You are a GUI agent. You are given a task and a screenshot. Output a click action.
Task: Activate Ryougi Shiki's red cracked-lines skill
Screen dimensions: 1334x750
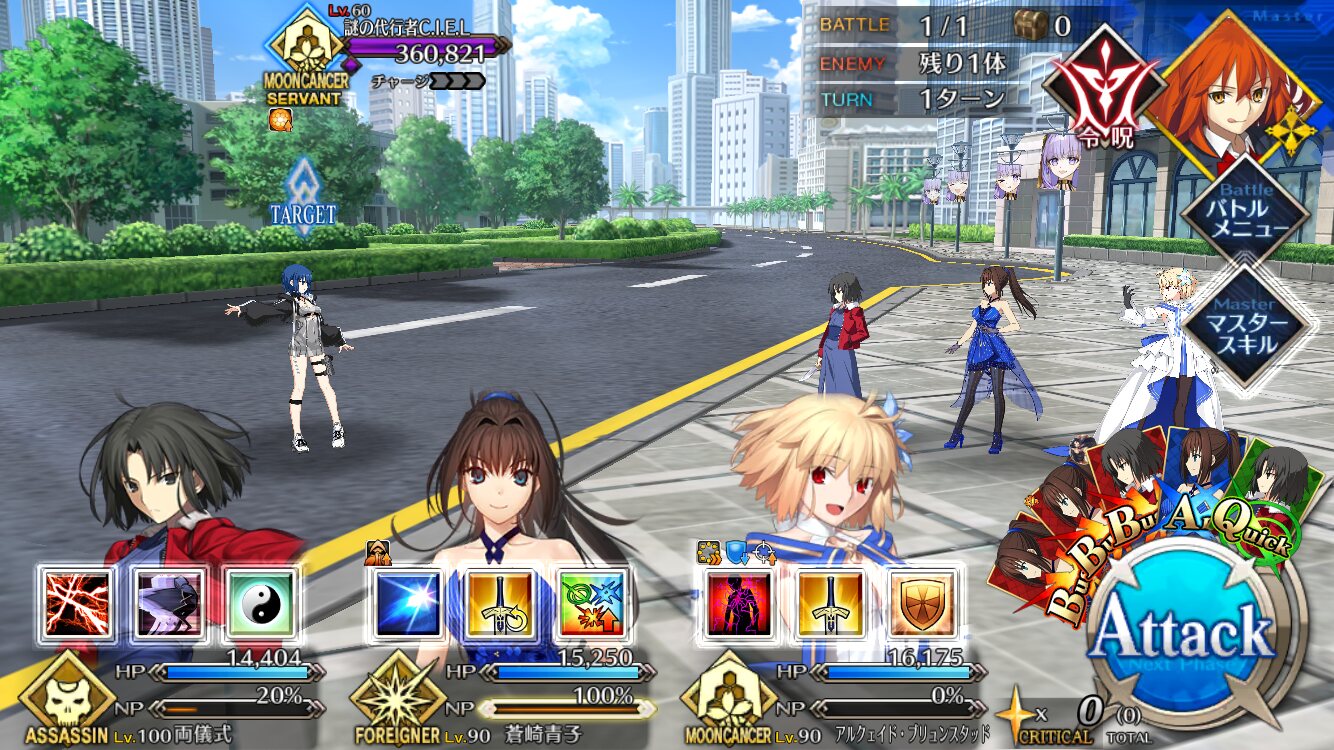point(77,603)
